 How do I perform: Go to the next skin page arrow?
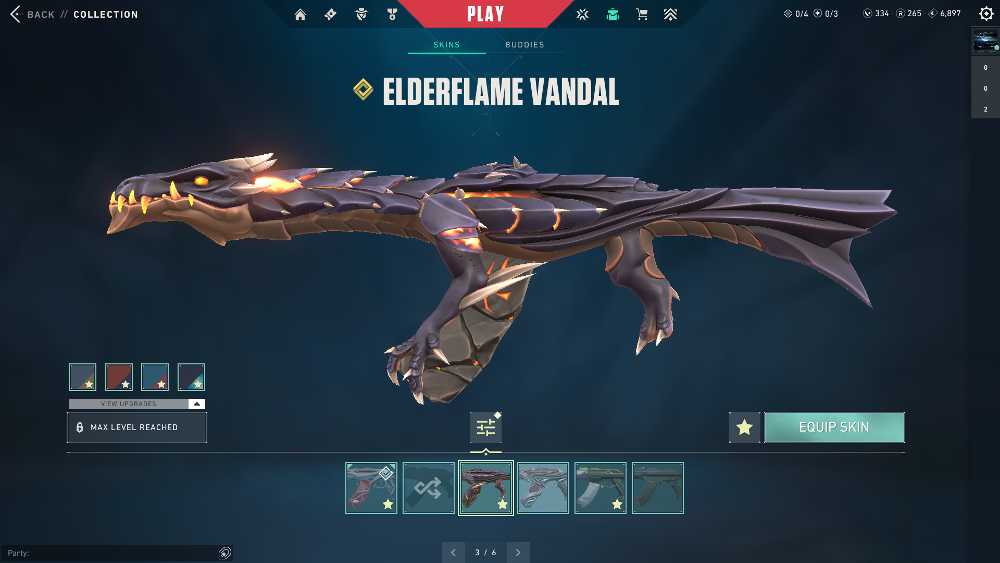tap(517, 552)
